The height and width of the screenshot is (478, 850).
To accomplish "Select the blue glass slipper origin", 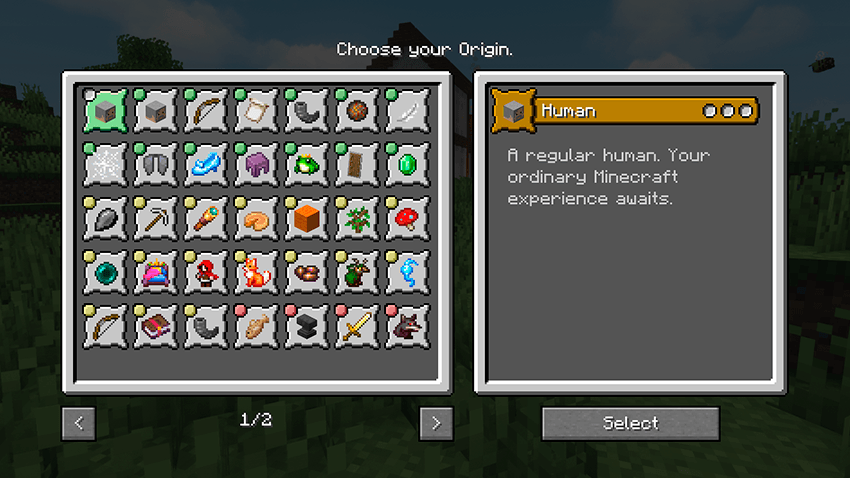I will pyautogui.click(x=207, y=164).
